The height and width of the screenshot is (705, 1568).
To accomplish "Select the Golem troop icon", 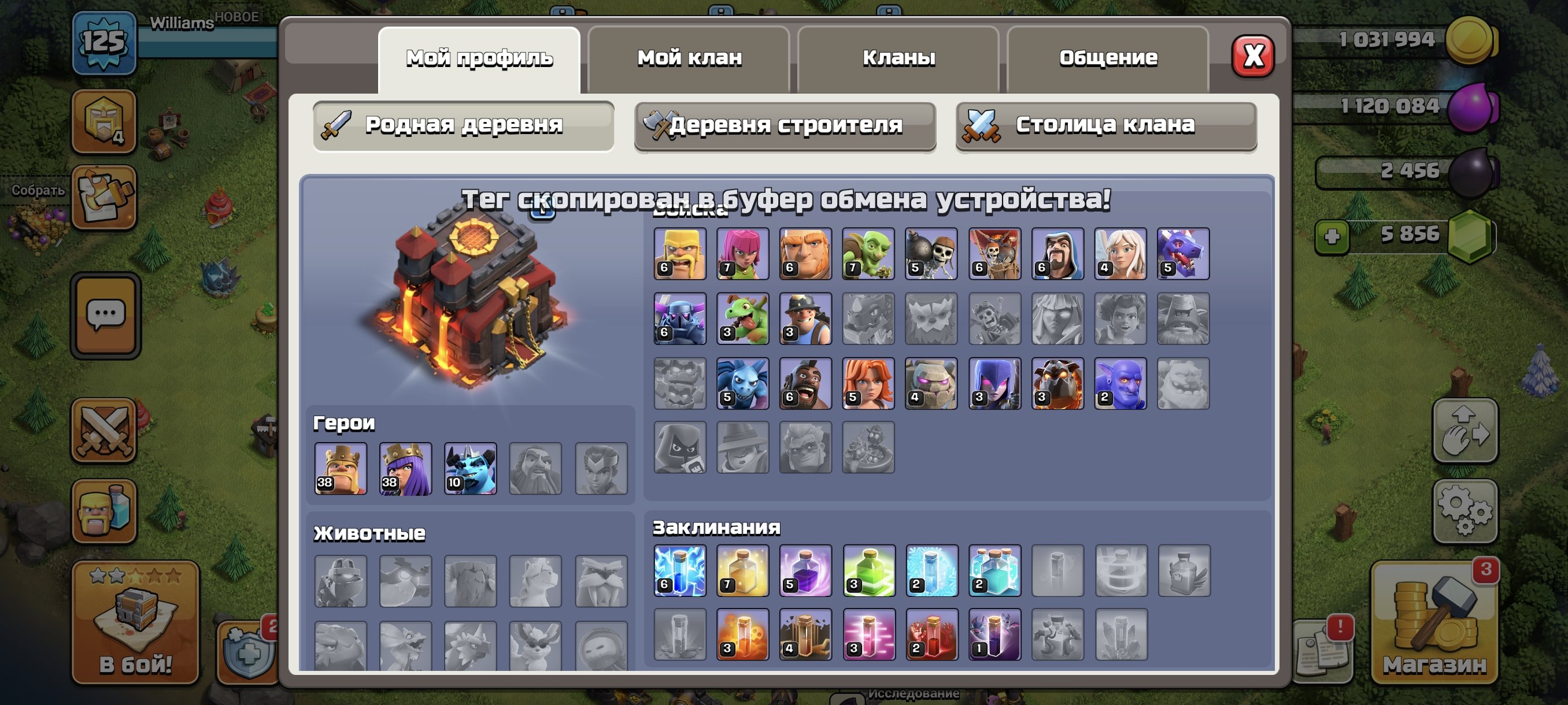I will pos(931,383).
